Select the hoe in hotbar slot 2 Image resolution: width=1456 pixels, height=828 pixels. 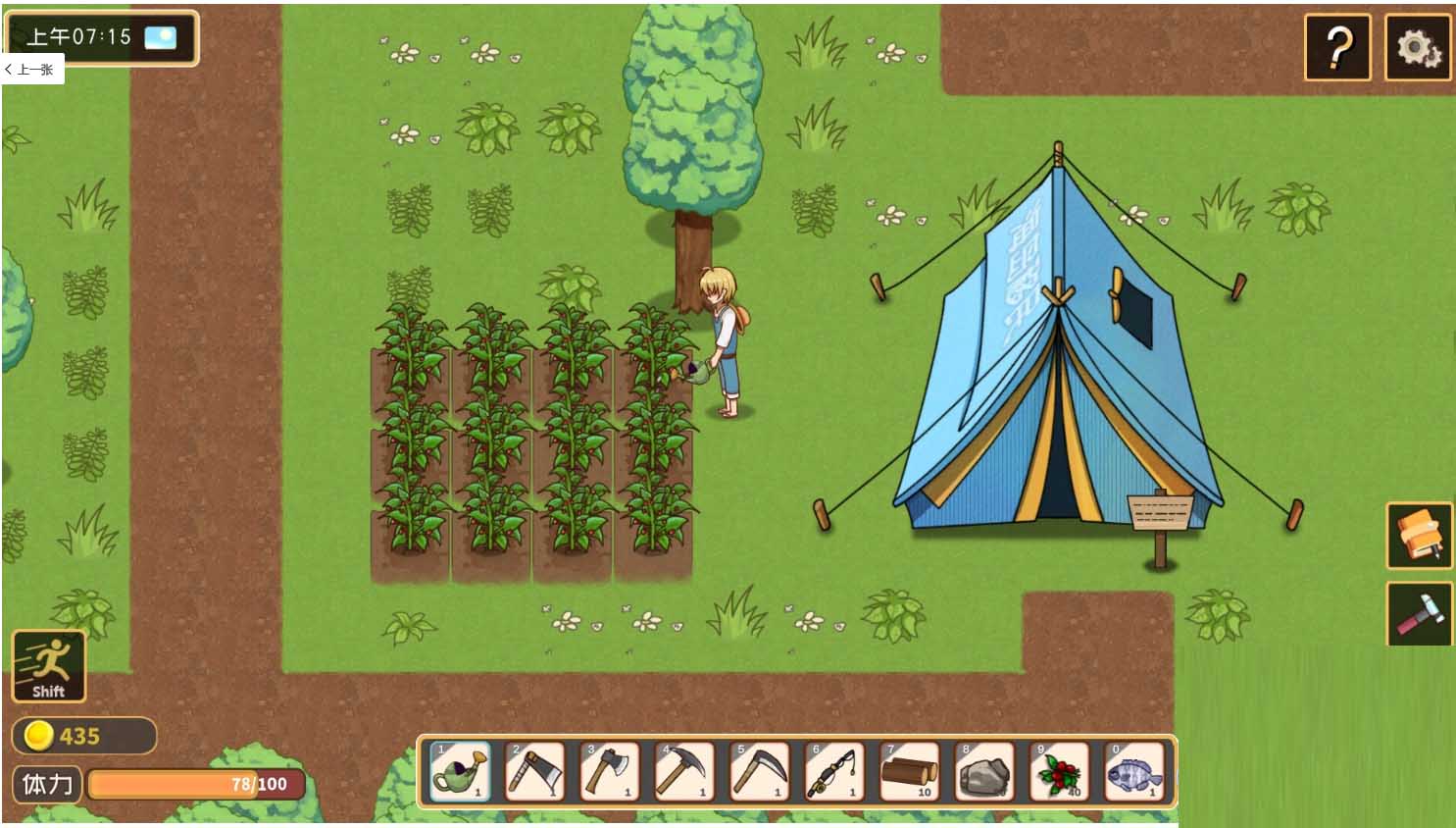pos(534,772)
